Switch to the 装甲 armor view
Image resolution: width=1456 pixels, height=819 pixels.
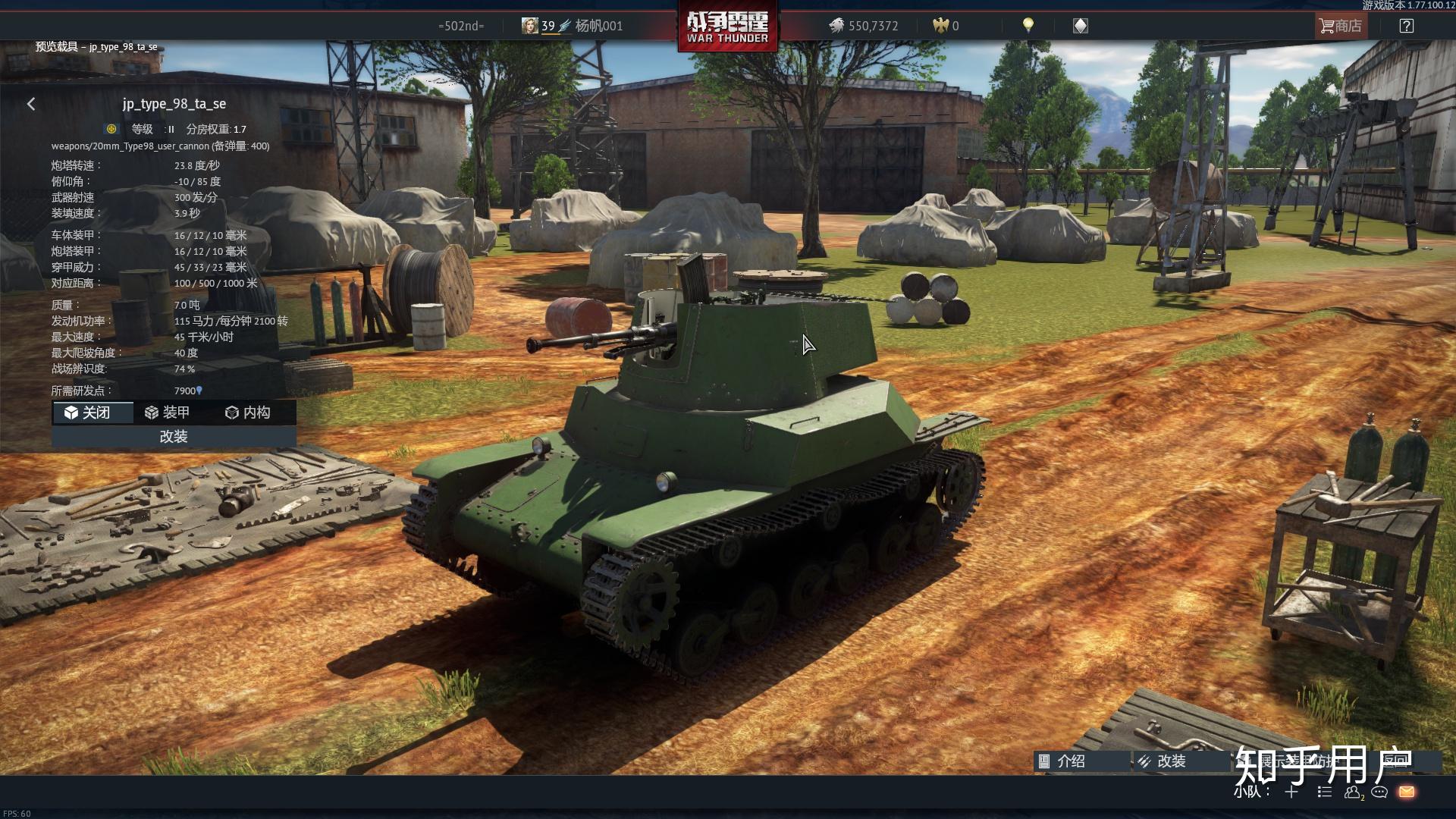point(167,413)
